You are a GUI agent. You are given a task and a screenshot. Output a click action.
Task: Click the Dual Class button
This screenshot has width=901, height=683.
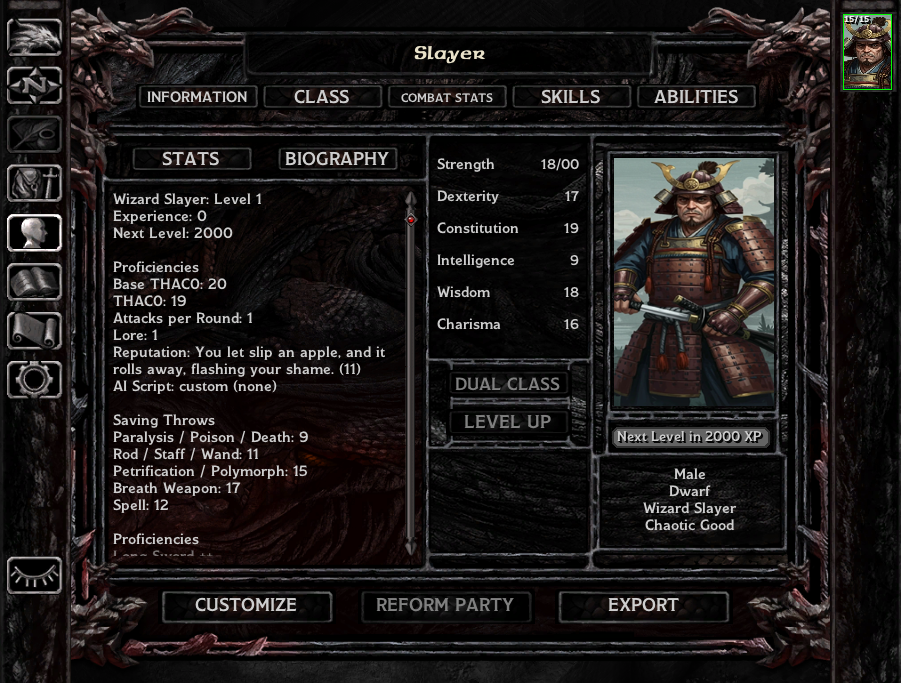pos(507,384)
